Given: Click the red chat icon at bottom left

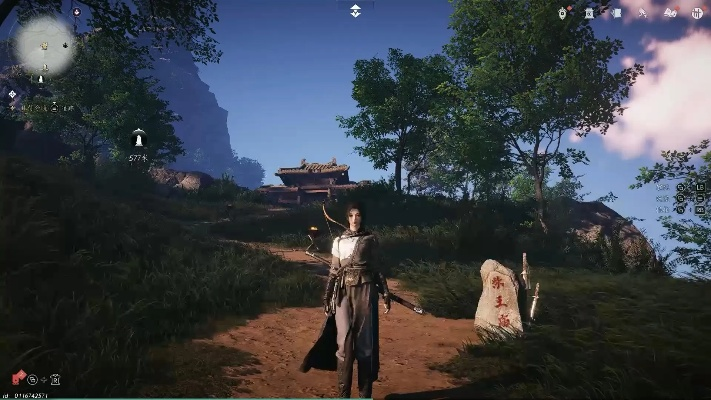Looking at the screenshot, I should [17, 379].
